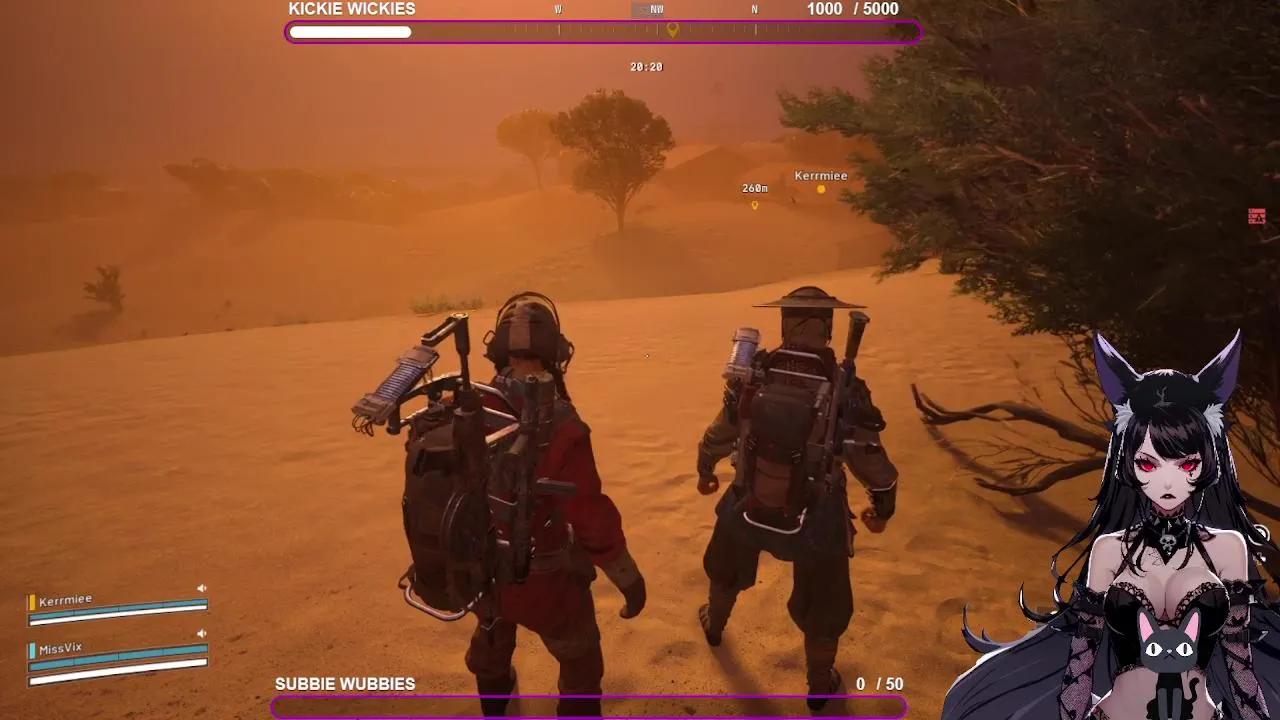Click Kerrmiee's yellow player marker dot
This screenshot has height=720, width=1280.
(821, 188)
